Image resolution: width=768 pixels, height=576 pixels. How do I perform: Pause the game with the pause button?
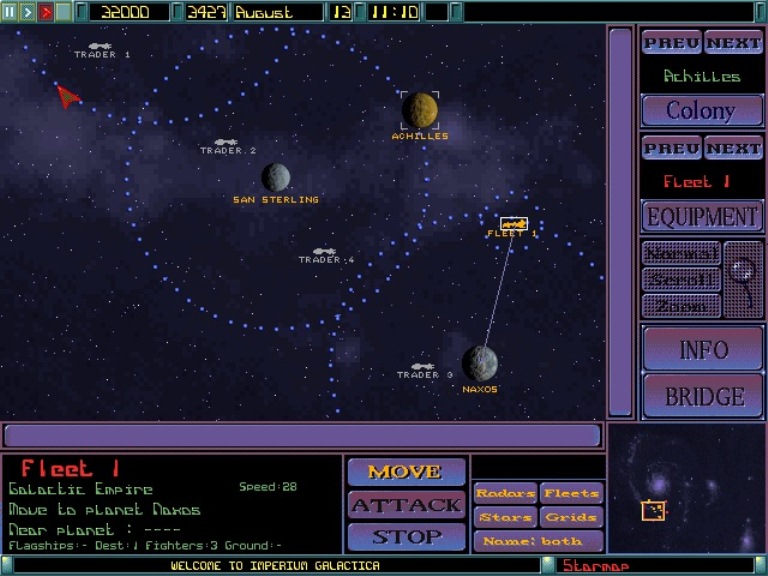click(x=10, y=12)
